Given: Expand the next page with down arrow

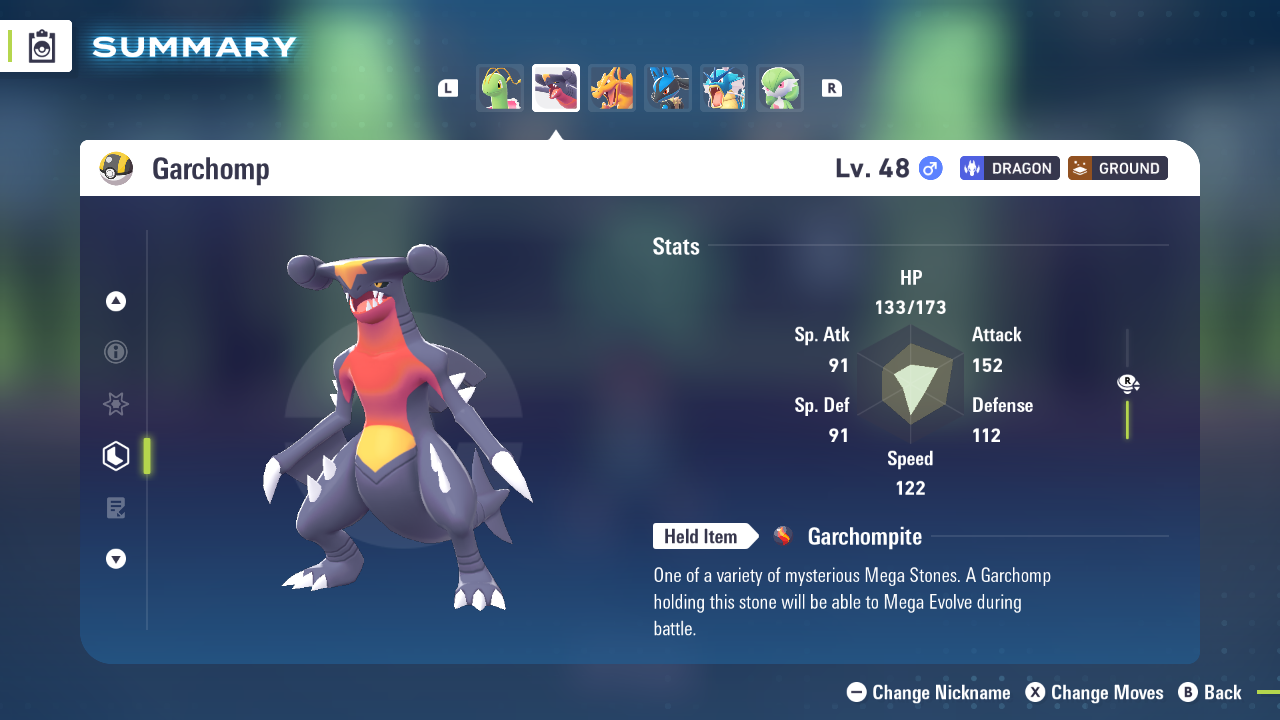Looking at the screenshot, I should (x=115, y=559).
